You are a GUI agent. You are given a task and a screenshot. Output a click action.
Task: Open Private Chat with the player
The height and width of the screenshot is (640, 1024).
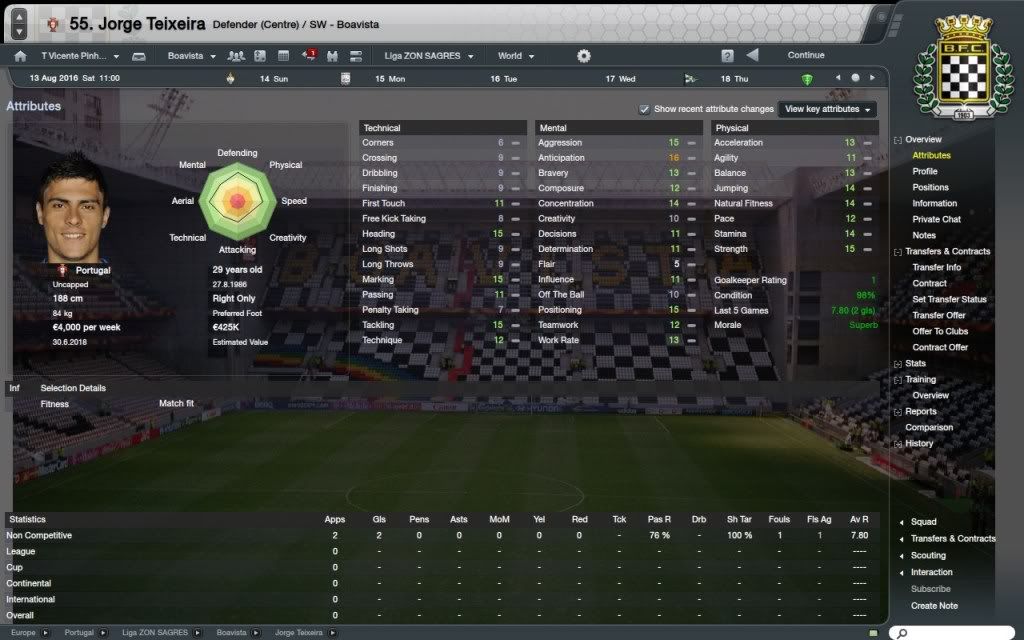coord(936,219)
